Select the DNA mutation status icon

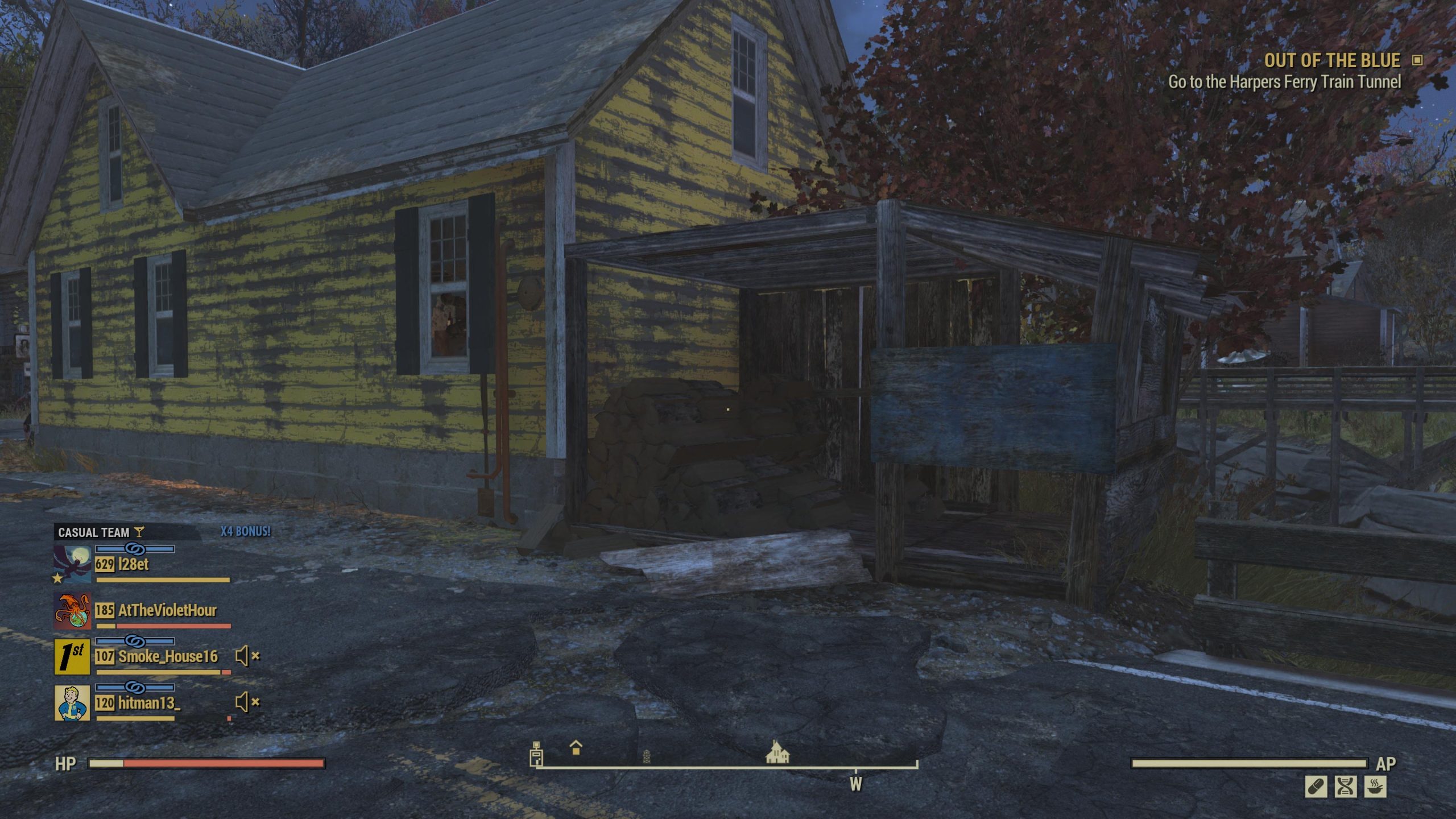coord(1346,788)
